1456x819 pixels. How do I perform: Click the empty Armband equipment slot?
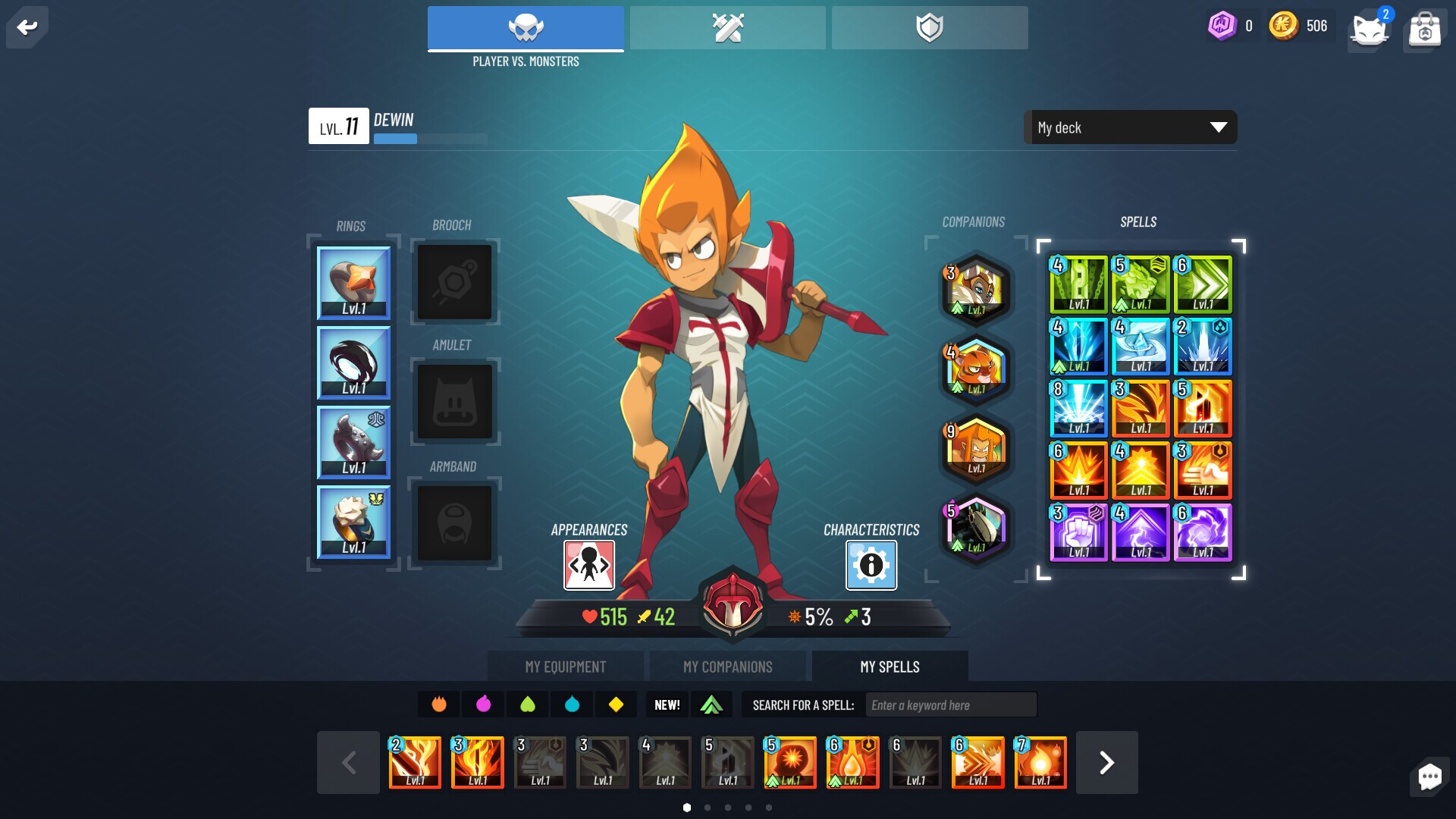453,523
